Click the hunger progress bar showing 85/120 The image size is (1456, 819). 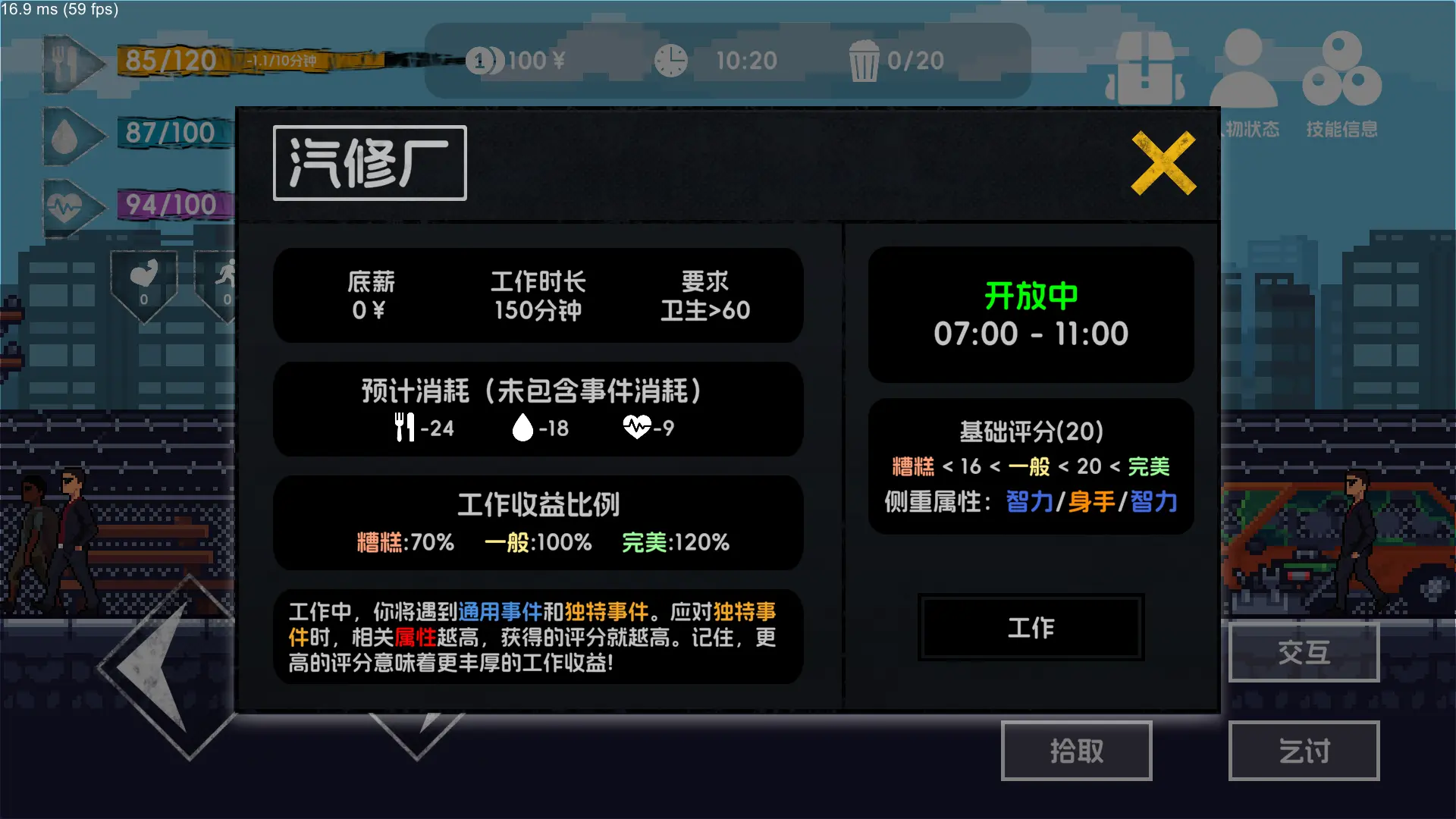pos(174,61)
